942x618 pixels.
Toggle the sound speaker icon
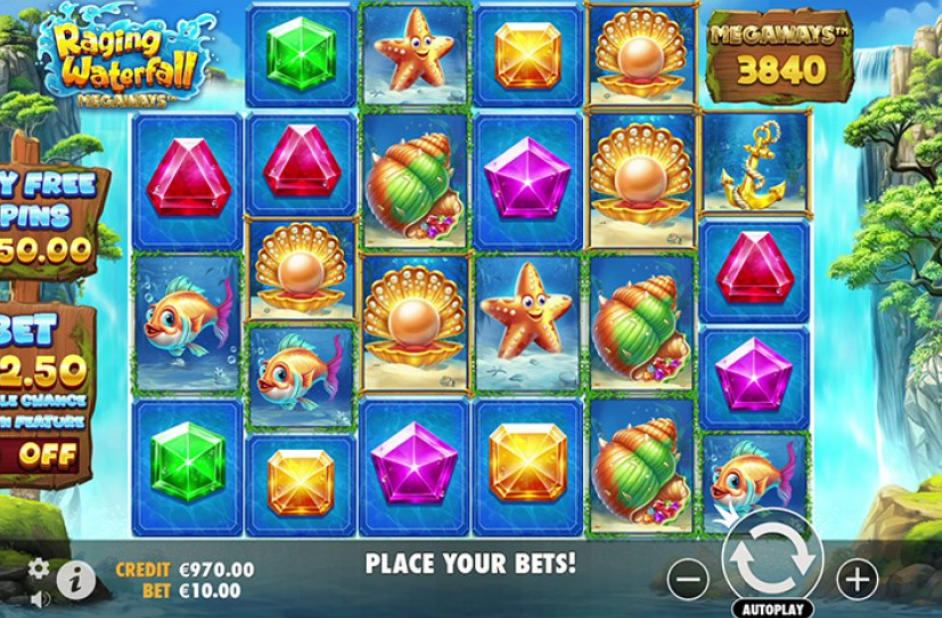[x=39, y=600]
